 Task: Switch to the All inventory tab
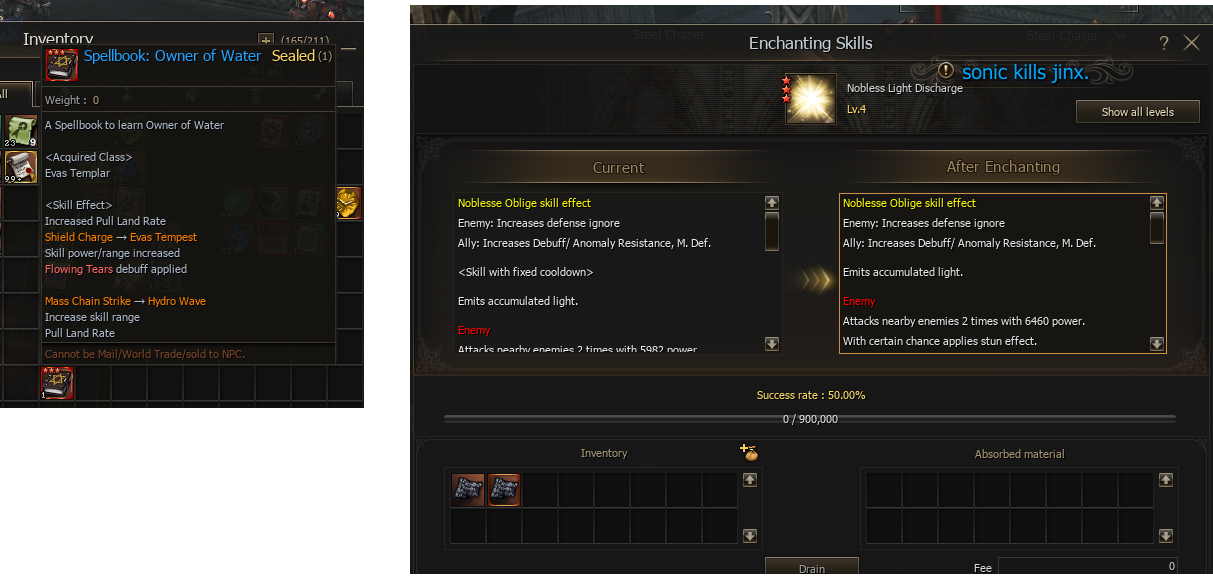(x=5, y=94)
